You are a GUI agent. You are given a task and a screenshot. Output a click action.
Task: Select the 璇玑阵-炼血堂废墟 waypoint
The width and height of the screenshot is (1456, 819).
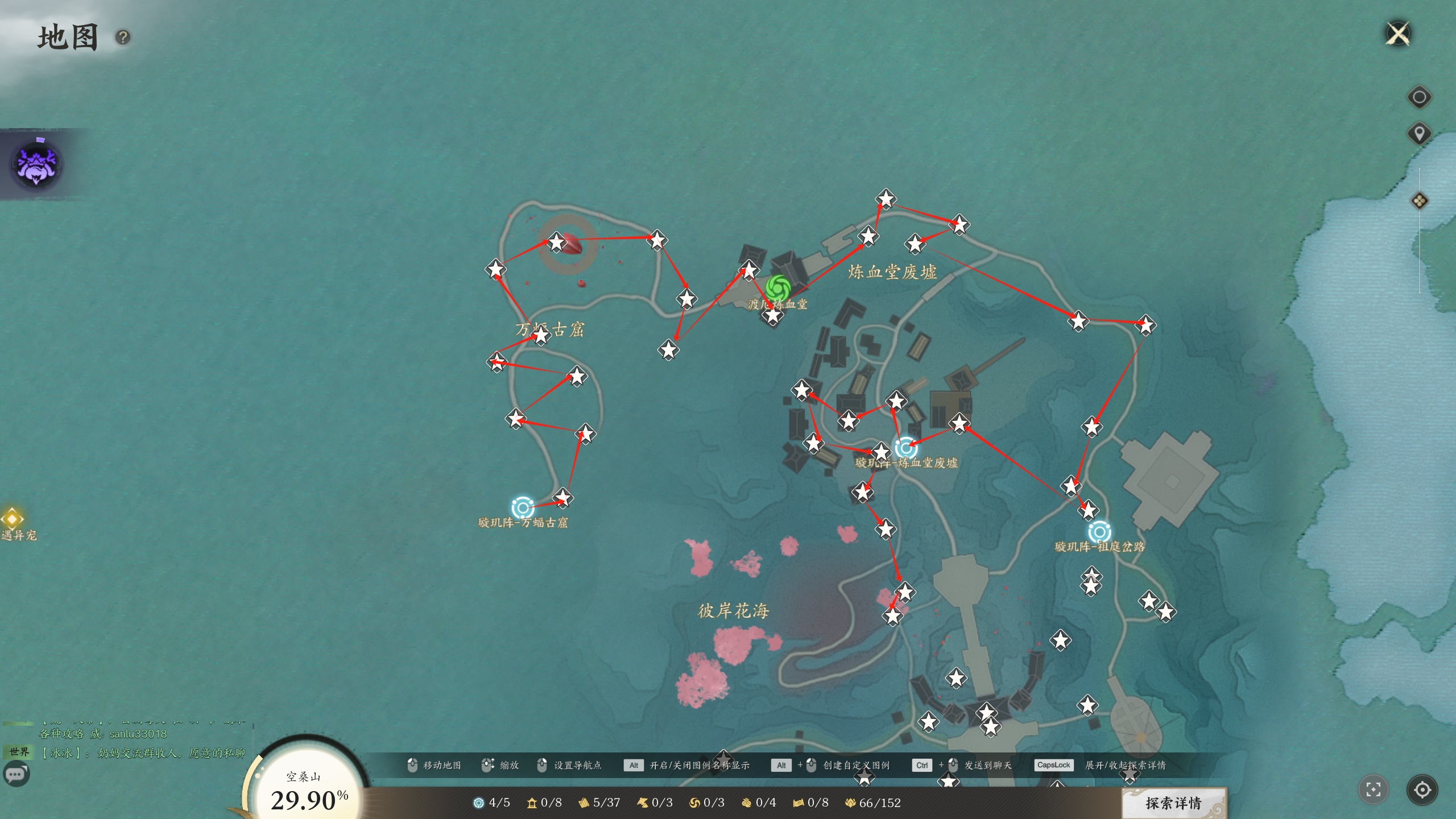pyautogui.click(x=906, y=448)
